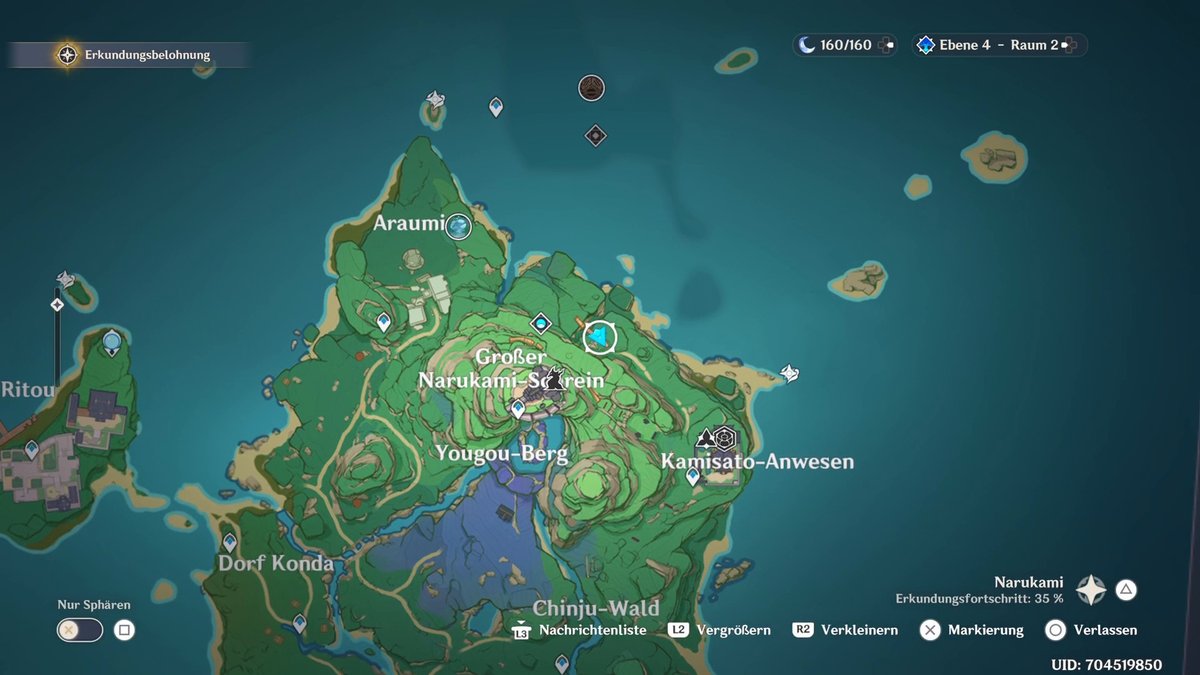Select the waypoint below Großer Narukami-Schrein
1200x675 pixels.
point(518,408)
